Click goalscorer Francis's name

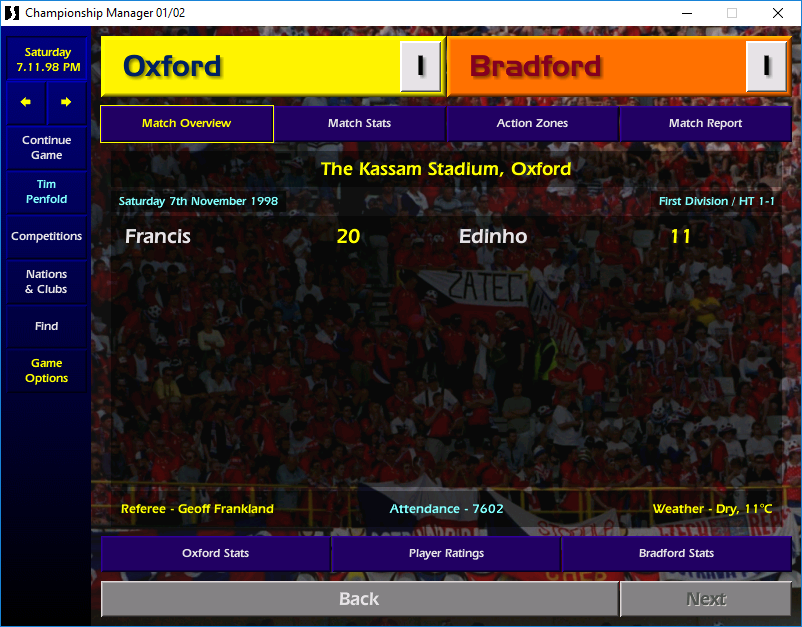(158, 237)
